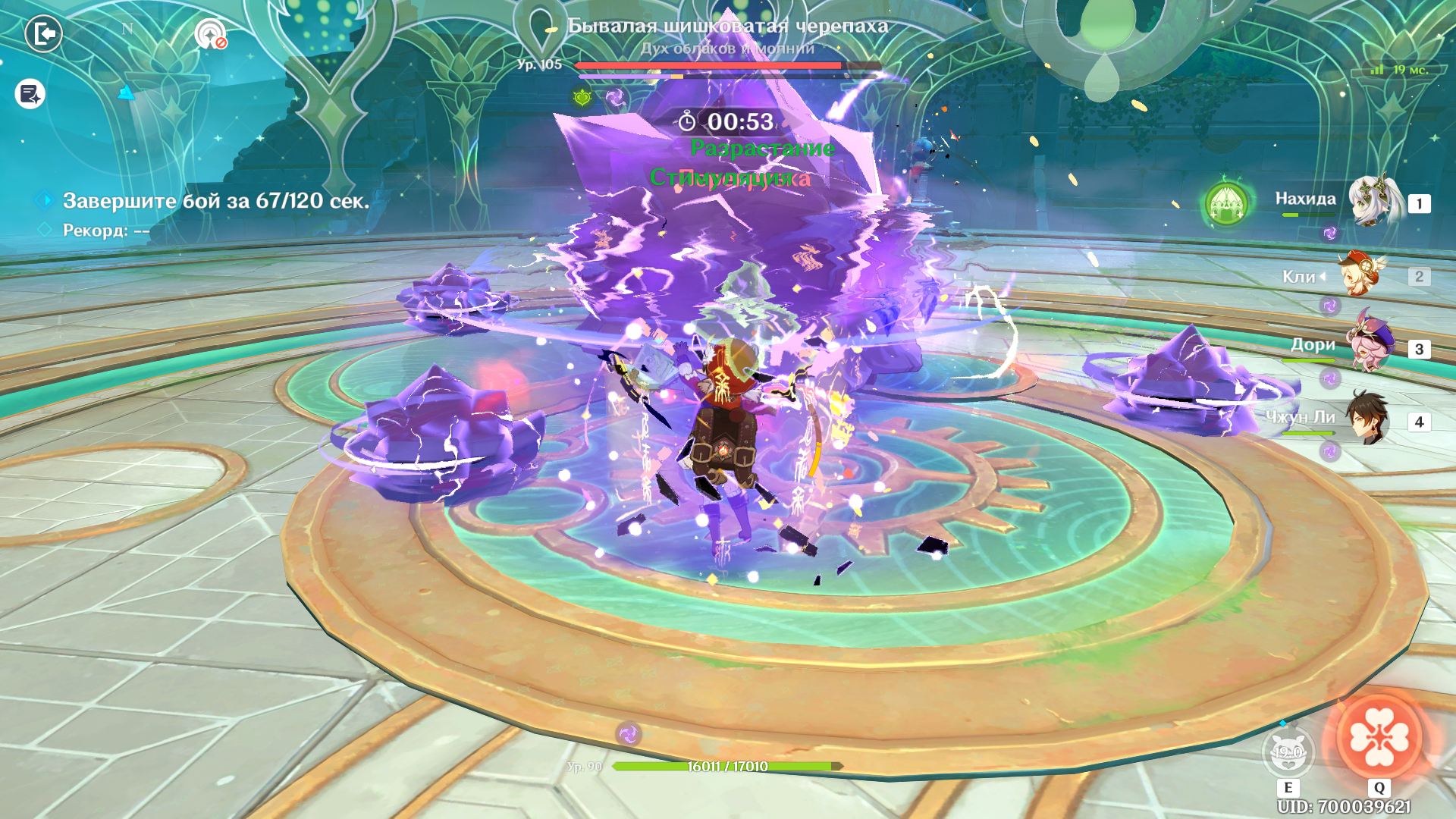Select Кли in the party list

[1361, 275]
